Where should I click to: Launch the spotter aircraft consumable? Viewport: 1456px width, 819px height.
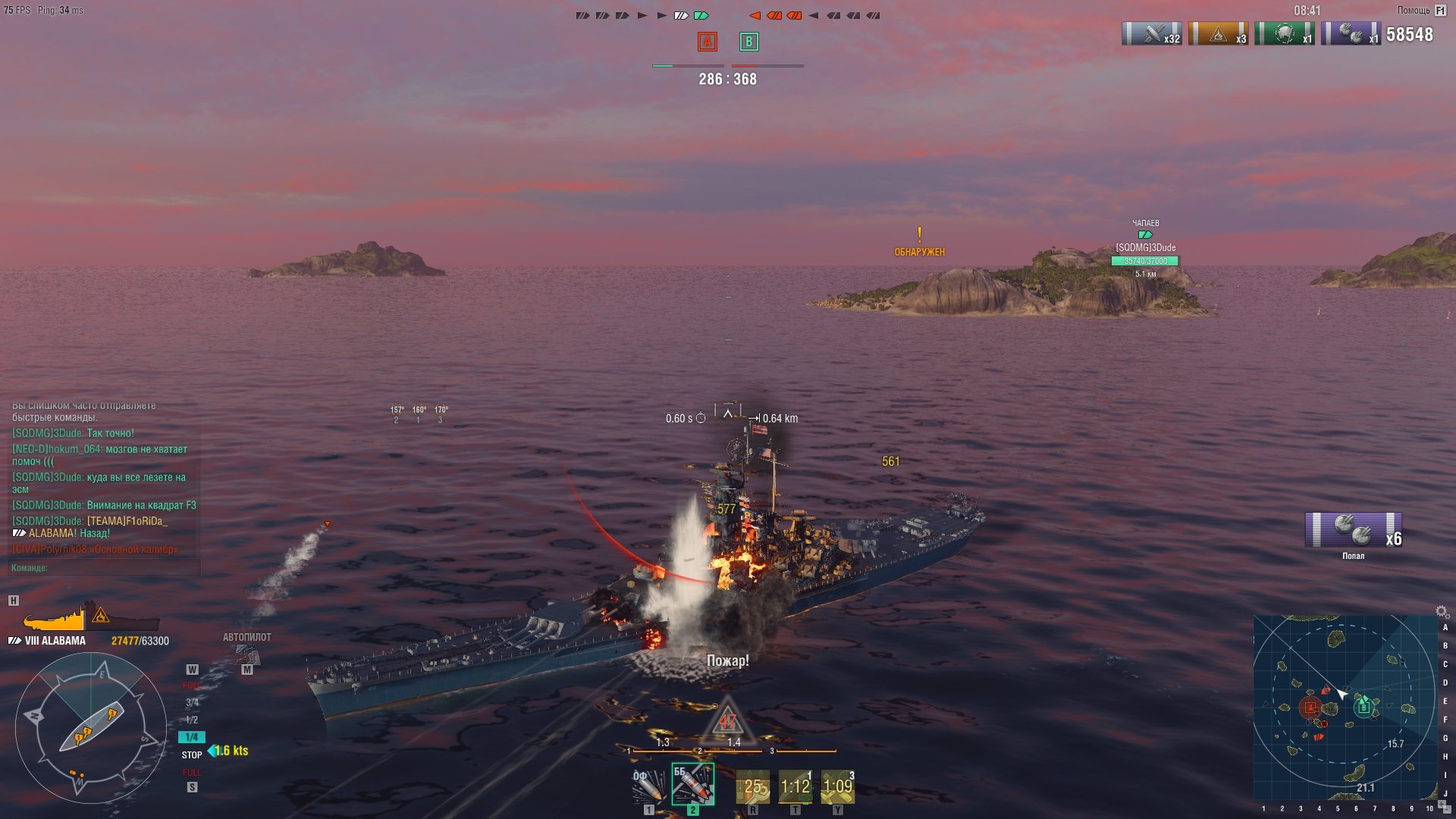click(x=838, y=787)
